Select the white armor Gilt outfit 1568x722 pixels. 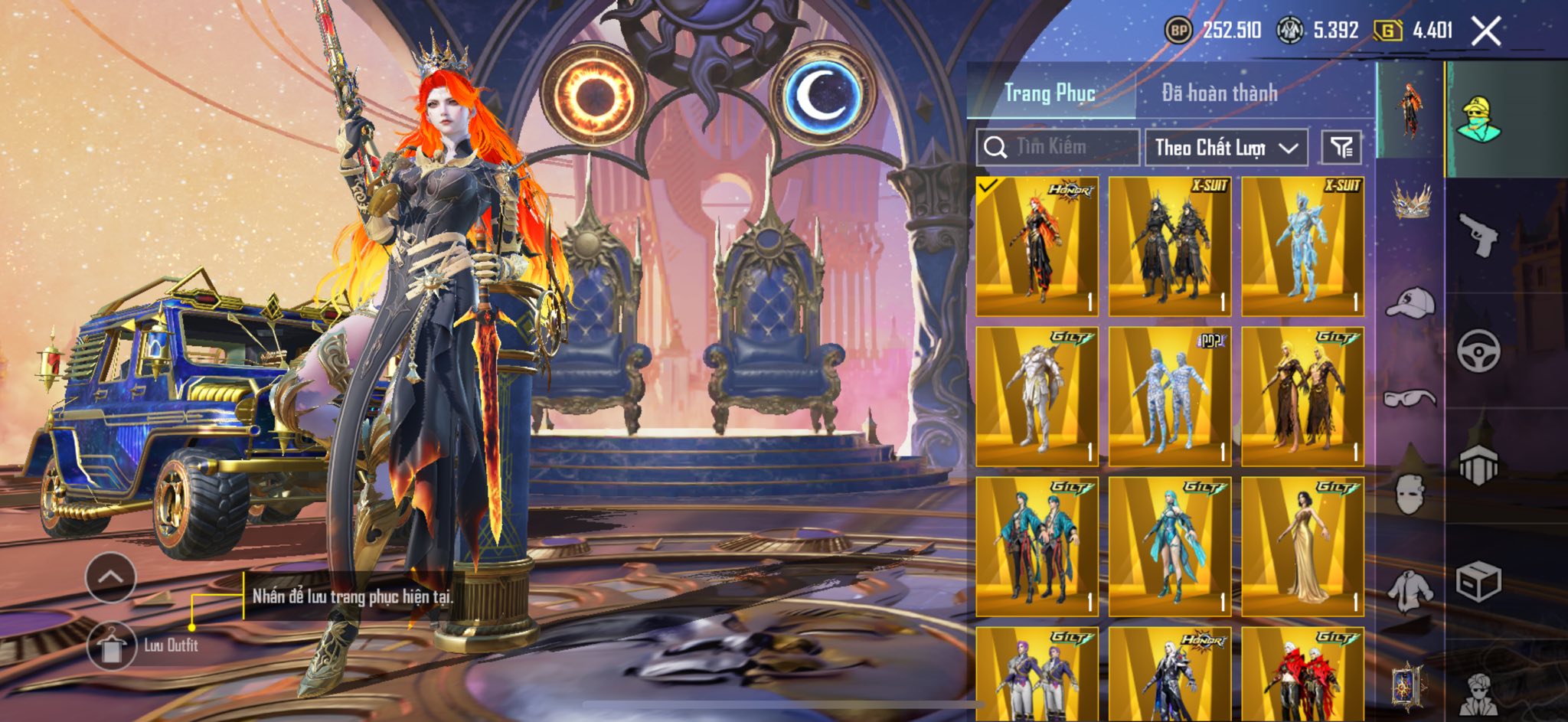coord(1037,396)
